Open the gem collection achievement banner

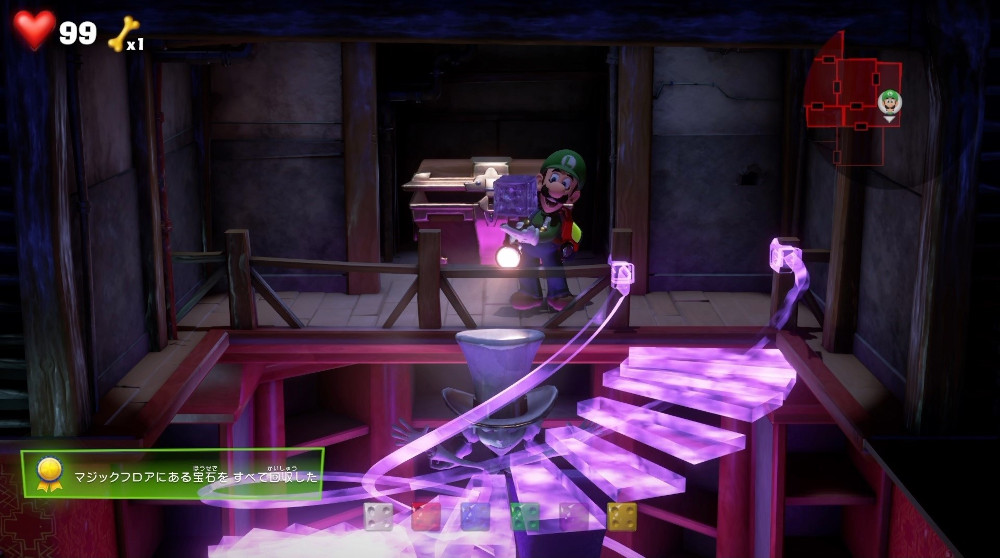[172, 474]
